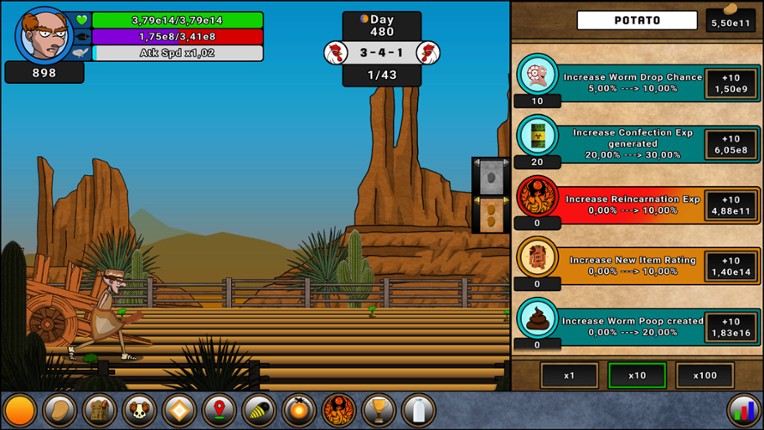
Task: Select the x10 purchase multiplier
Action: click(637, 375)
